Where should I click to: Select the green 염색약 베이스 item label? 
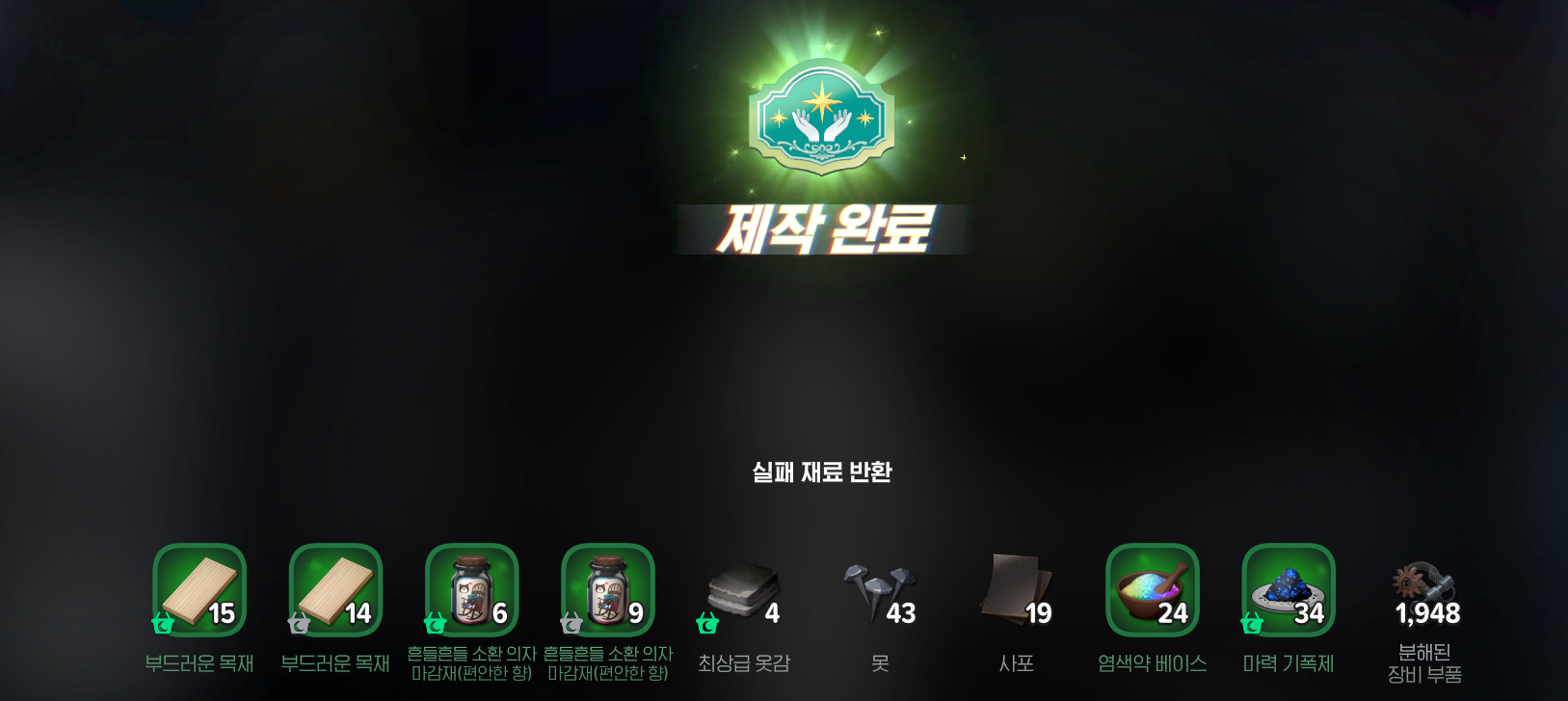[x=1153, y=663]
